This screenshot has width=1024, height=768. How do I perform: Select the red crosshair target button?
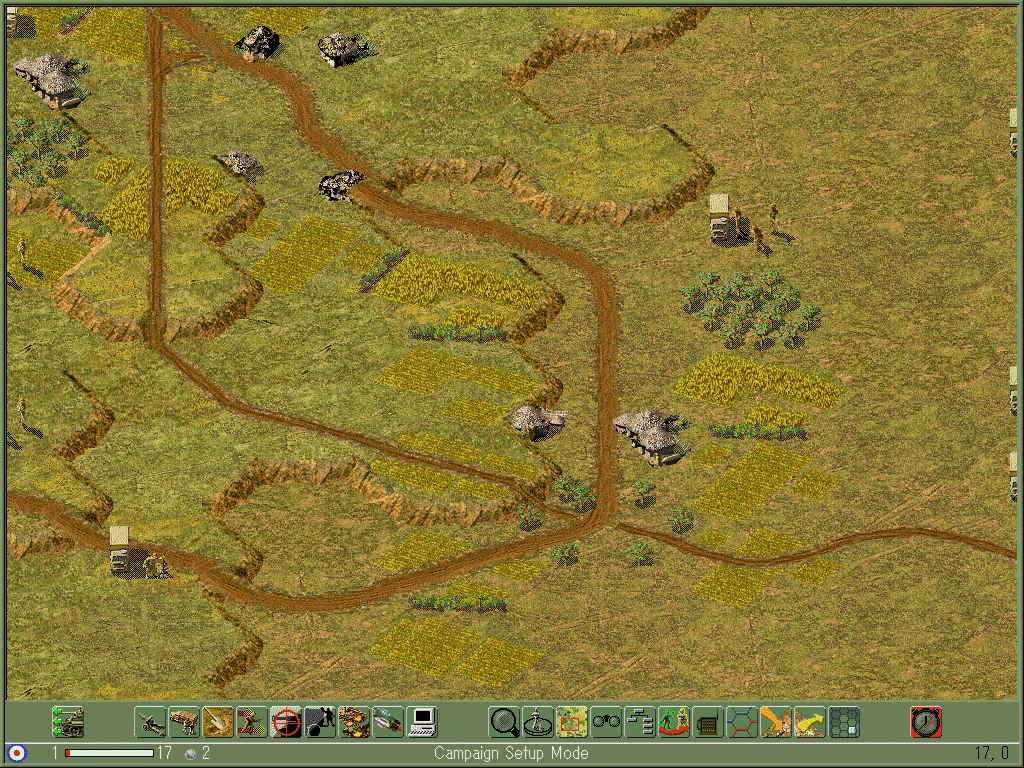click(x=286, y=721)
